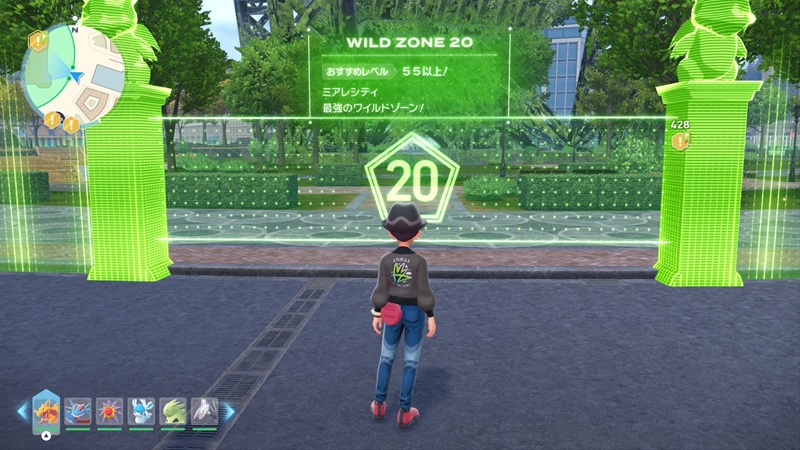Click the right arrow beside the party bar

click(x=228, y=411)
